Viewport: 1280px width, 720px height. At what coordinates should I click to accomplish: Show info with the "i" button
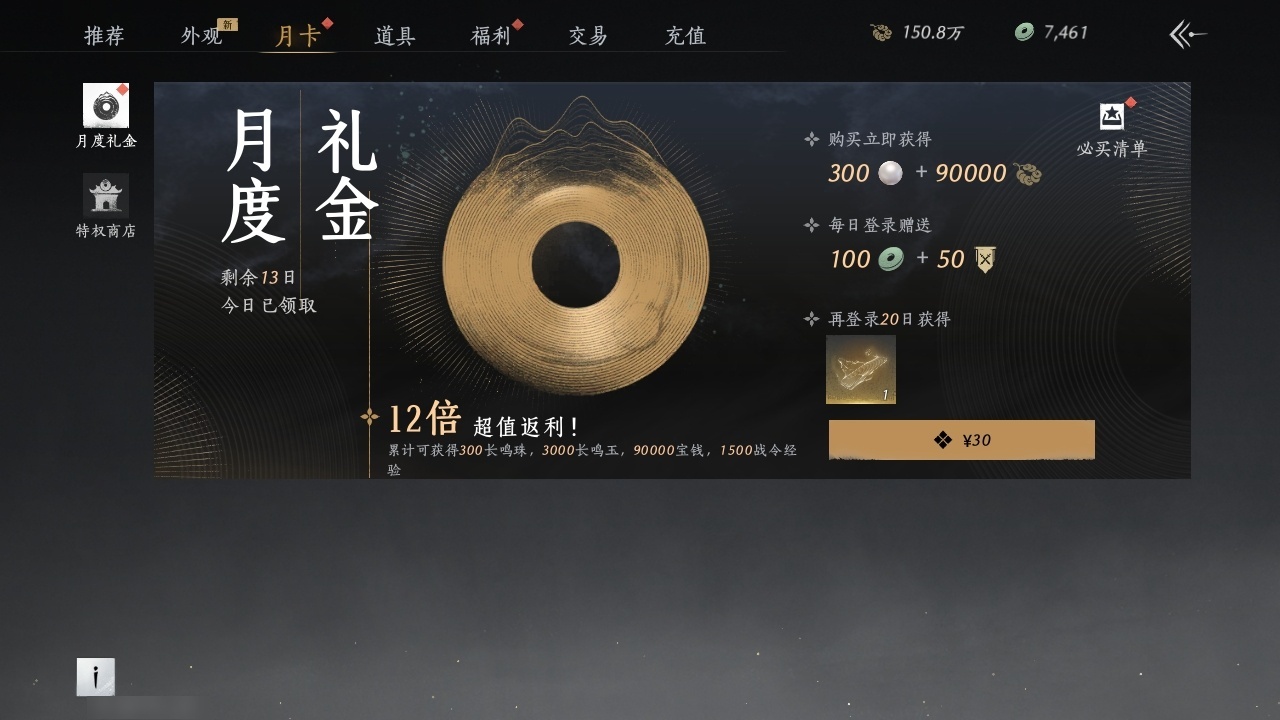[x=96, y=677]
